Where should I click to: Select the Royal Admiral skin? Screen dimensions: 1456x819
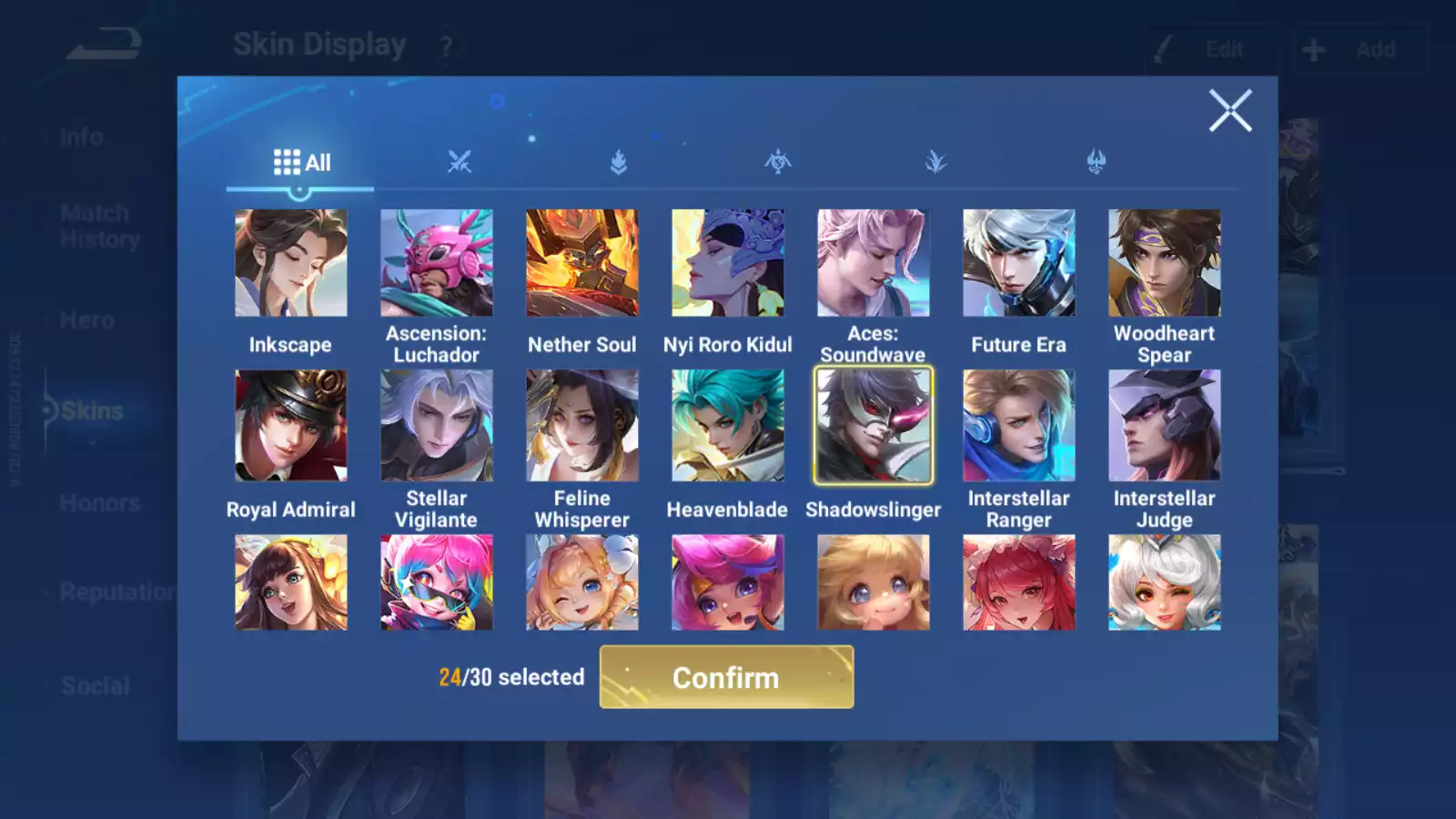point(291,425)
